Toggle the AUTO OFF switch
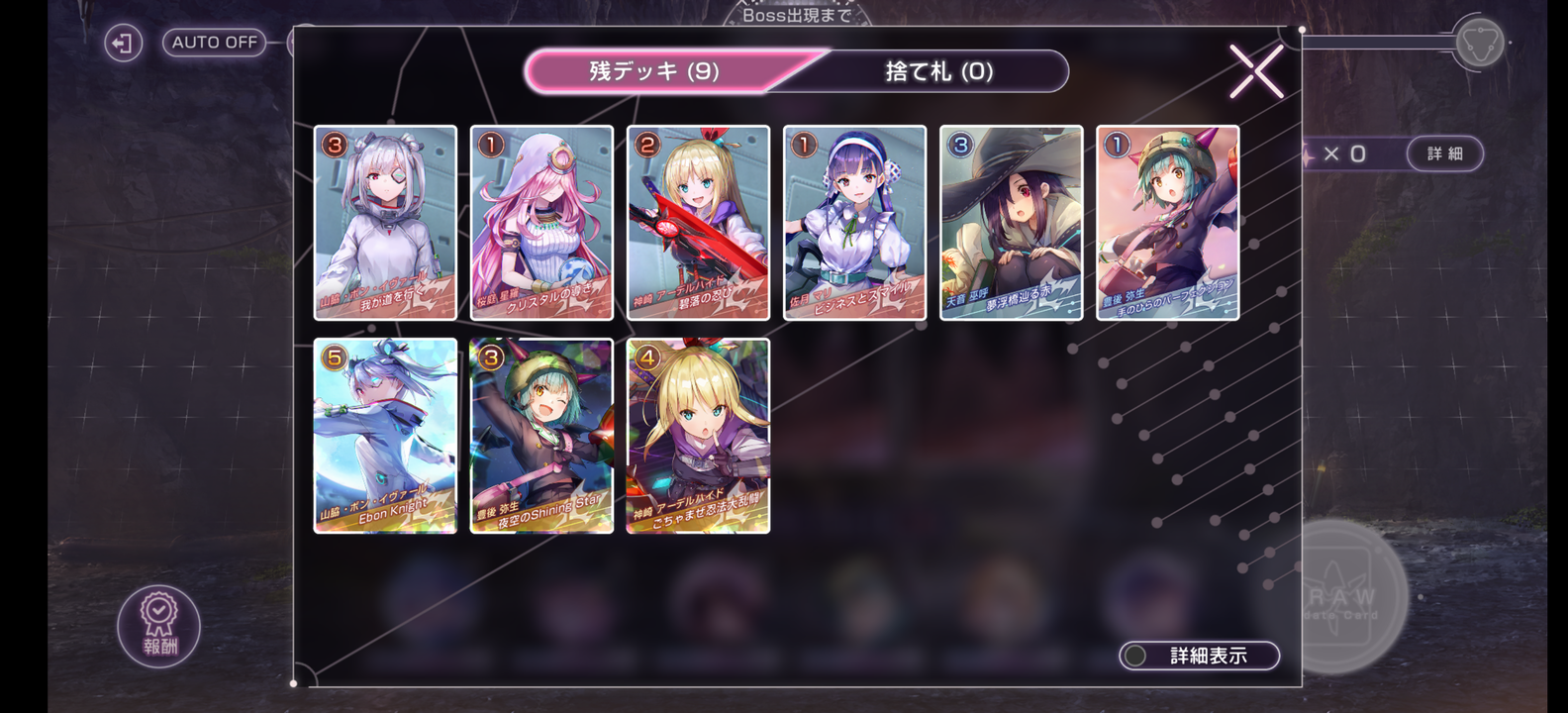Screen dimensions: 1568x713 tap(213, 43)
